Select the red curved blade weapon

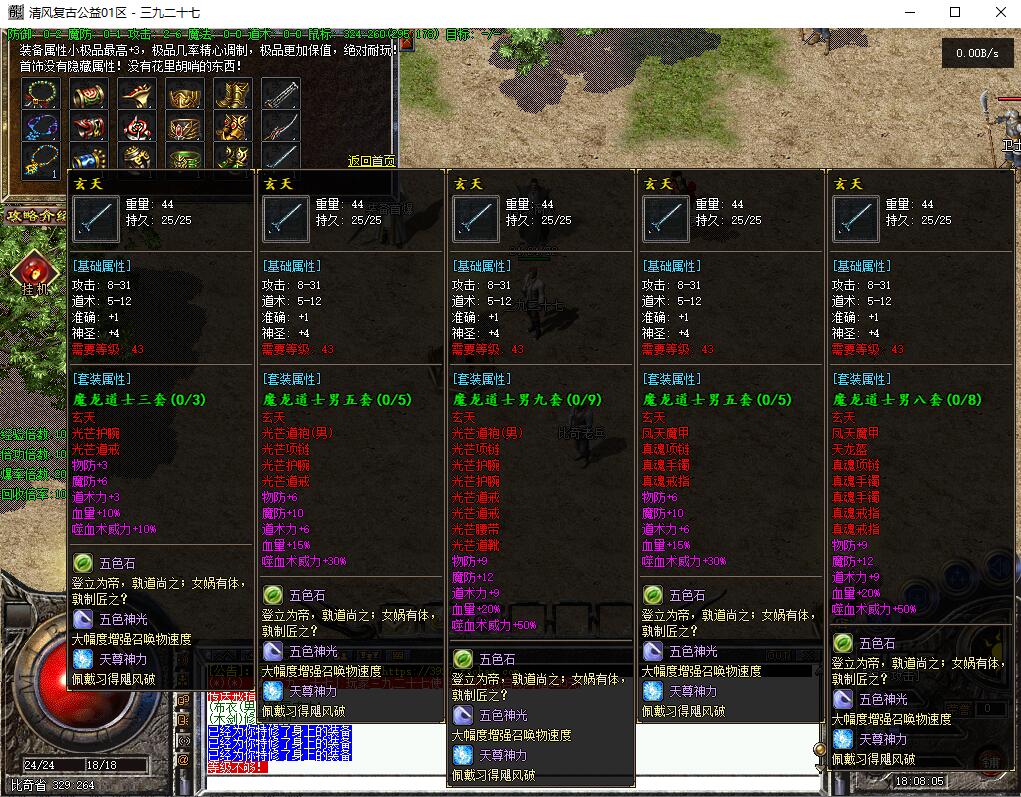tap(281, 126)
